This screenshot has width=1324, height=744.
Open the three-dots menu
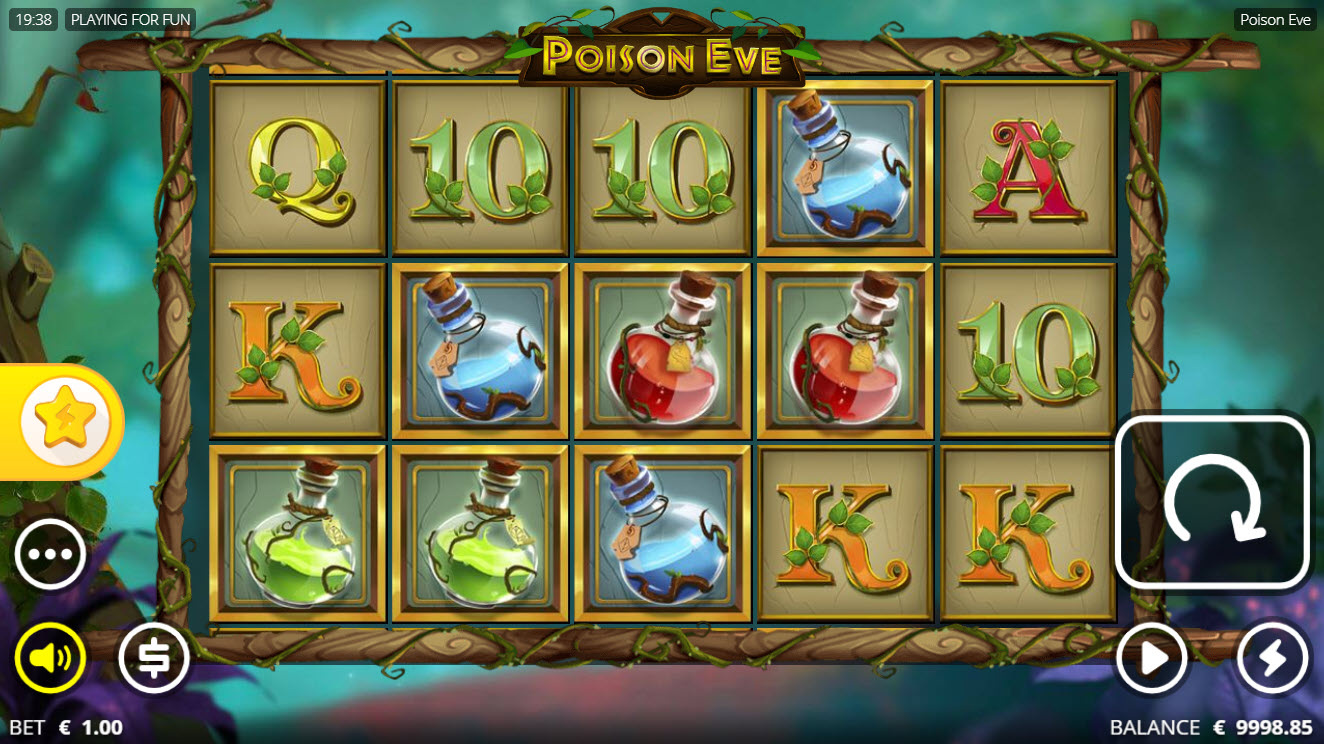pyautogui.click(x=50, y=554)
